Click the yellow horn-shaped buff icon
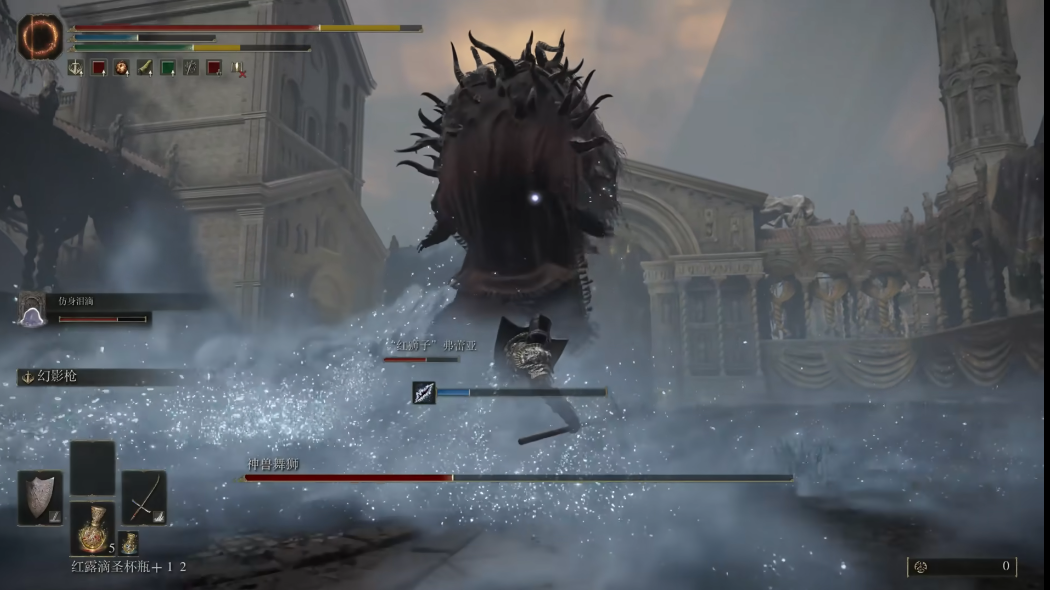Image resolution: width=1050 pixels, height=590 pixels. tap(144, 68)
